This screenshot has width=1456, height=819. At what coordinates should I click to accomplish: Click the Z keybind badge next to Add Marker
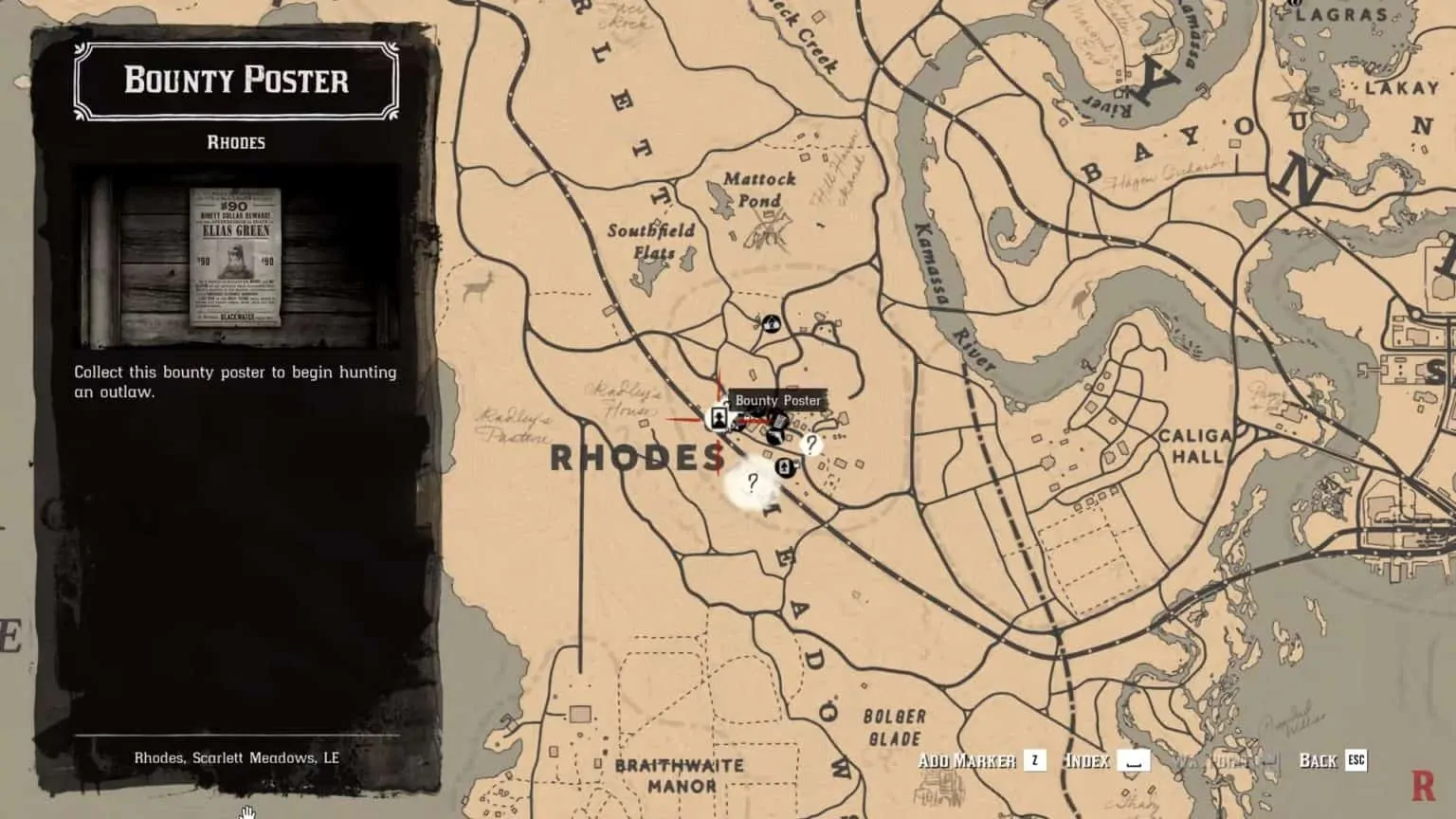tap(1033, 760)
